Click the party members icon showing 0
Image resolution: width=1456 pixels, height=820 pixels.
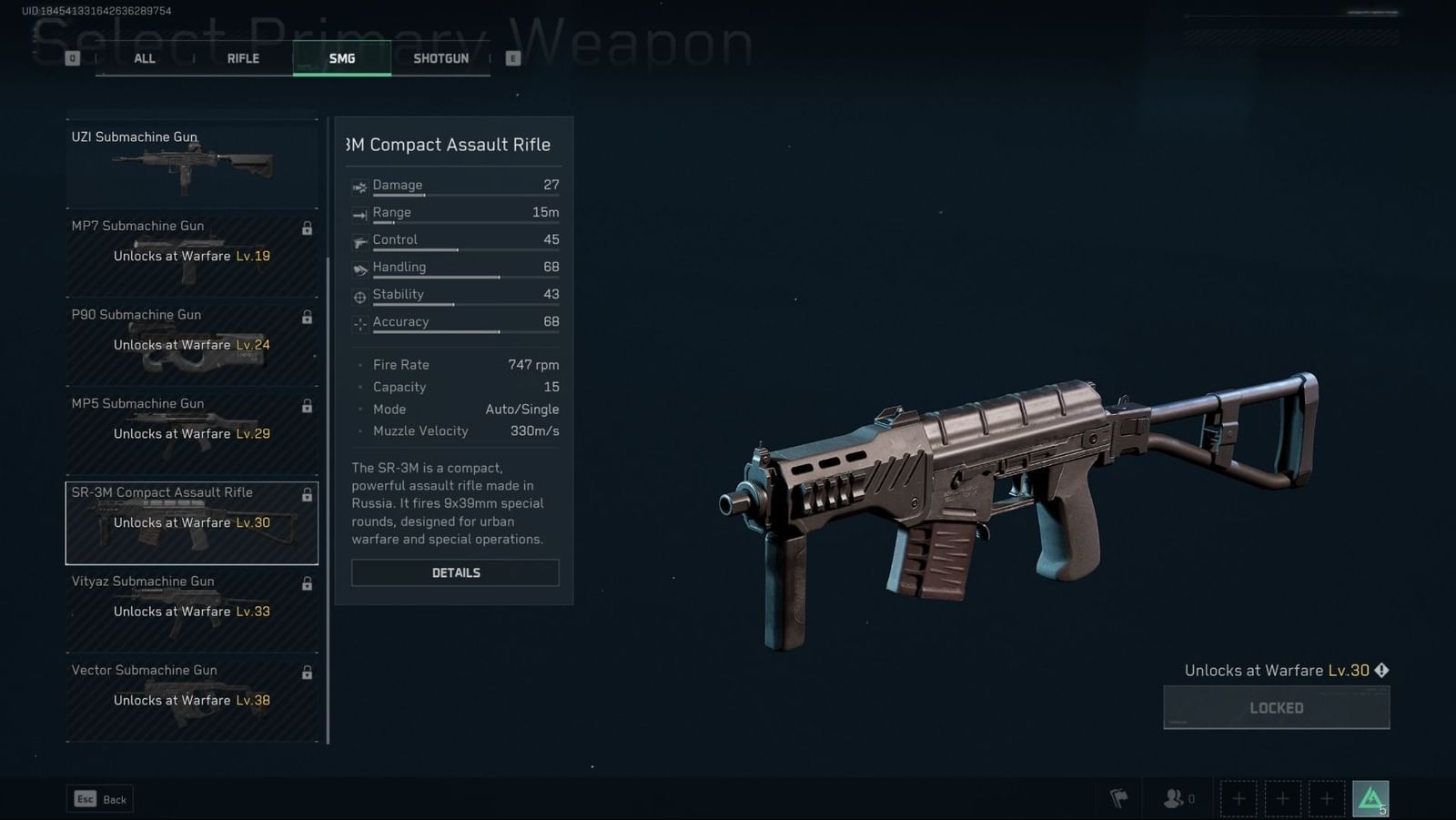coord(1173,798)
